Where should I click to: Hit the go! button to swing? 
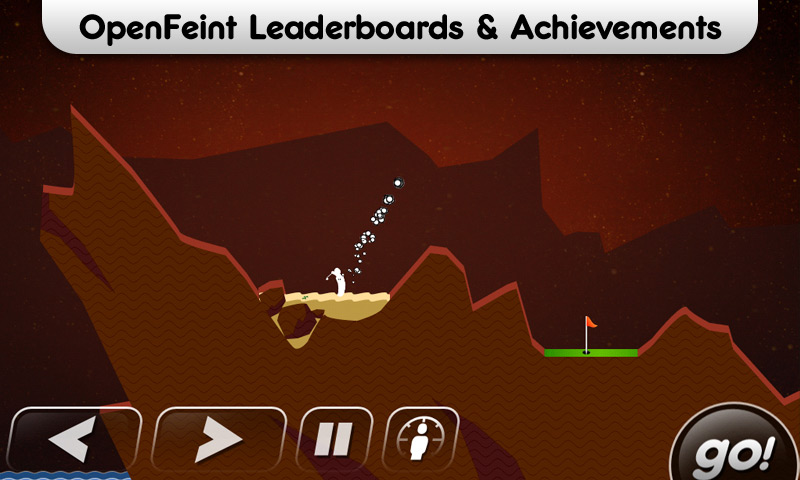click(x=737, y=448)
